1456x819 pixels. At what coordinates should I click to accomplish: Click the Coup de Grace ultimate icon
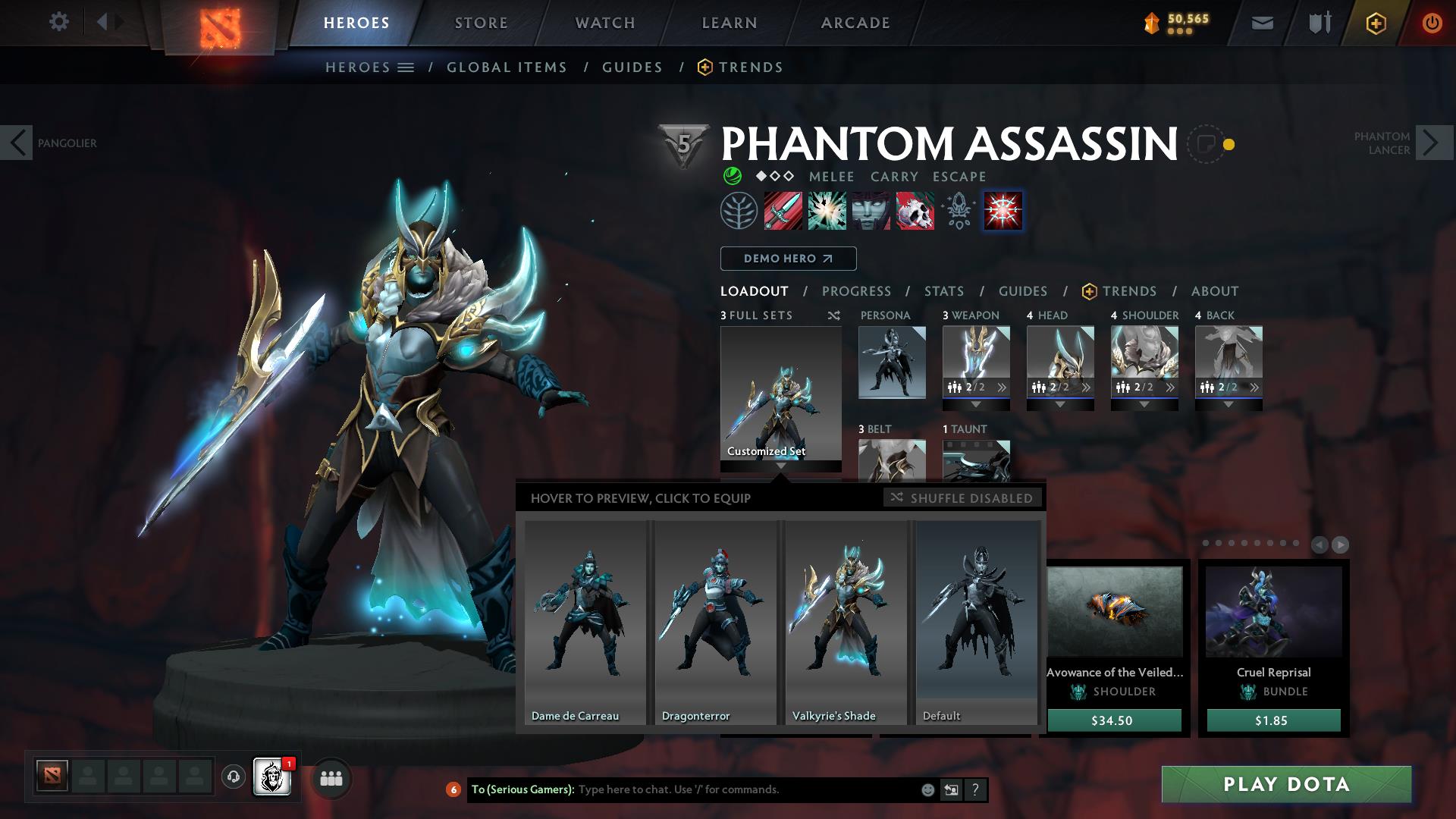pyautogui.click(x=1002, y=211)
